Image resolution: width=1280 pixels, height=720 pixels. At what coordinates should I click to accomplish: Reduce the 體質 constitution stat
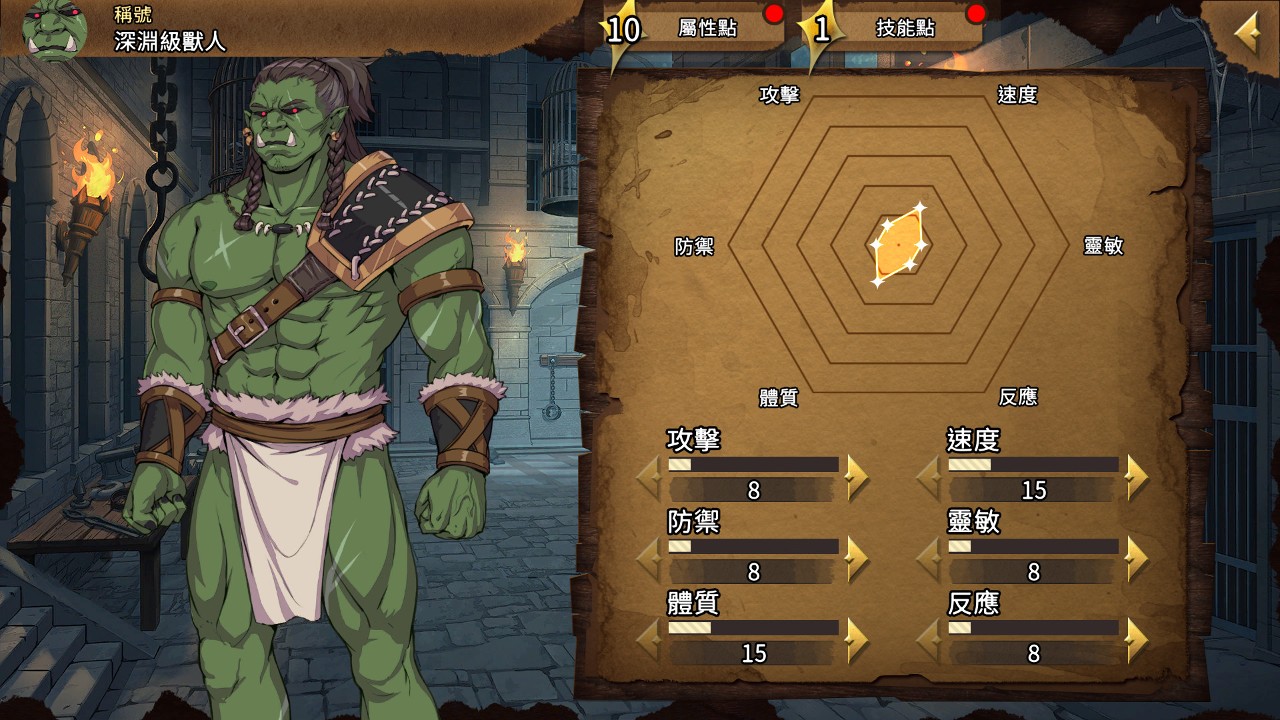[649, 641]
